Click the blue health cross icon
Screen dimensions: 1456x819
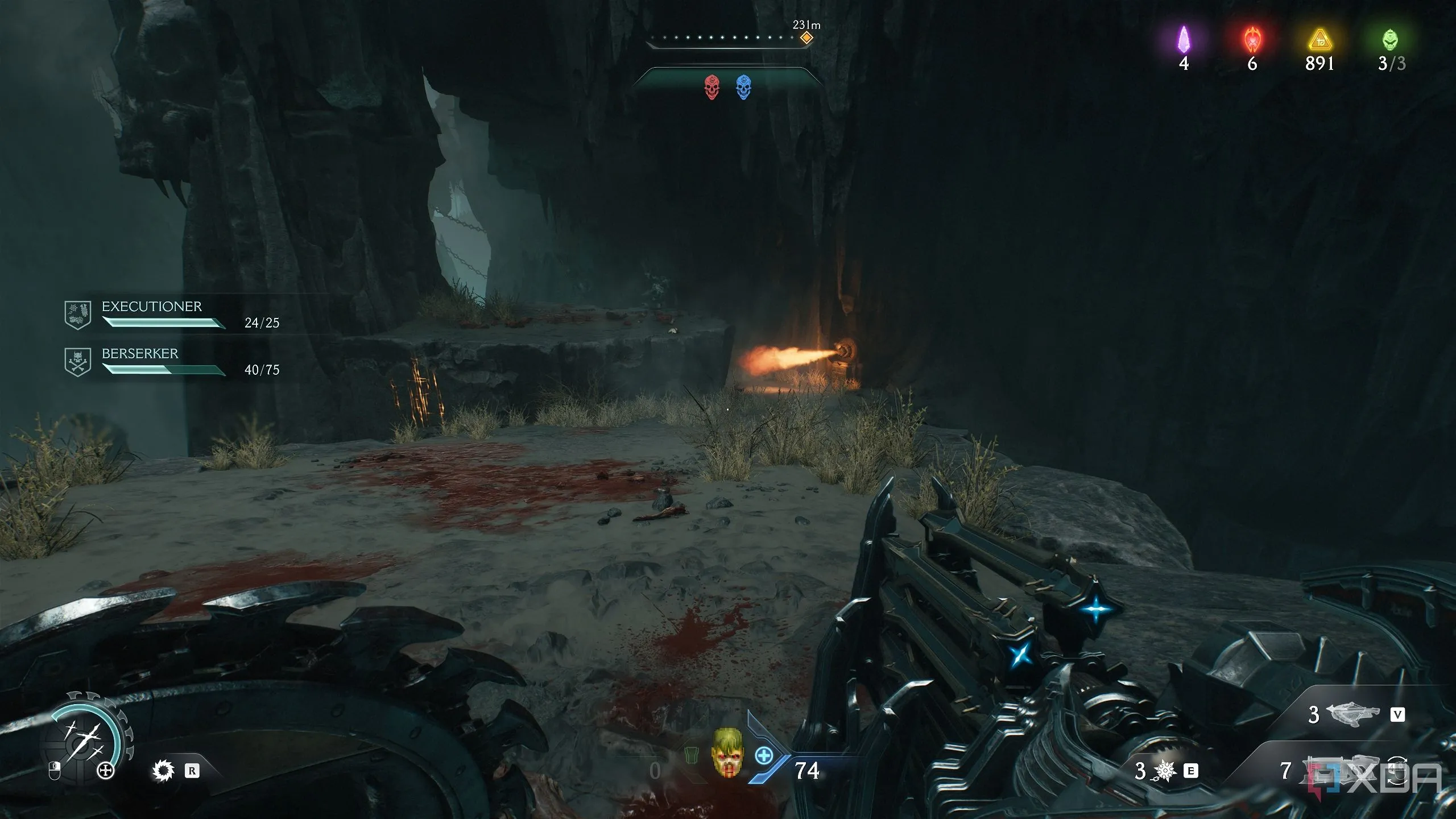coord(764,756)
